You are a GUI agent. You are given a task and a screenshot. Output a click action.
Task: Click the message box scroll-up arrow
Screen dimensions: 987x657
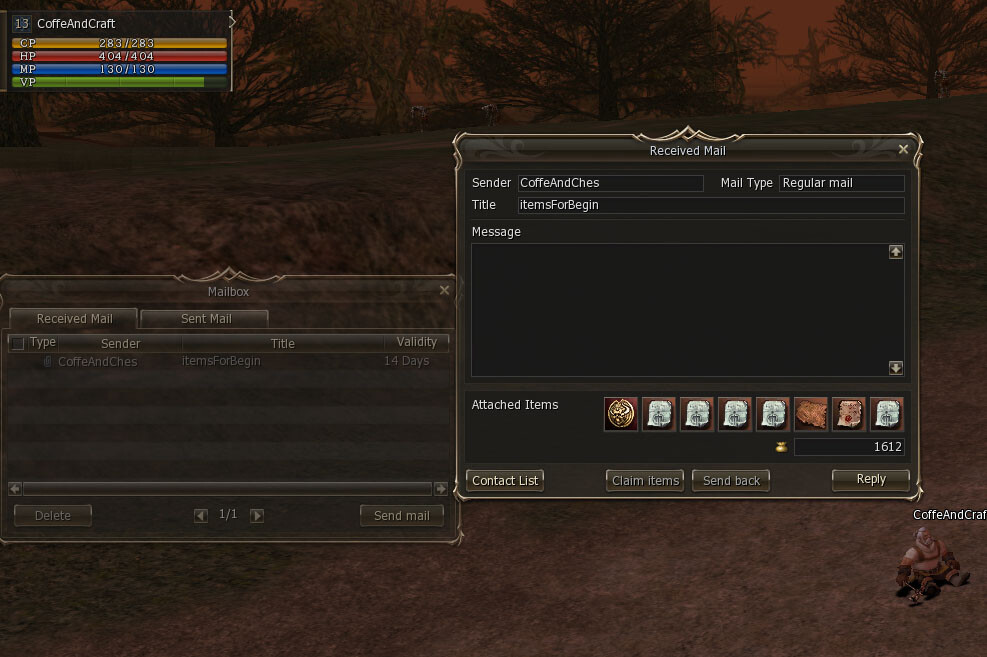point(895,252)
